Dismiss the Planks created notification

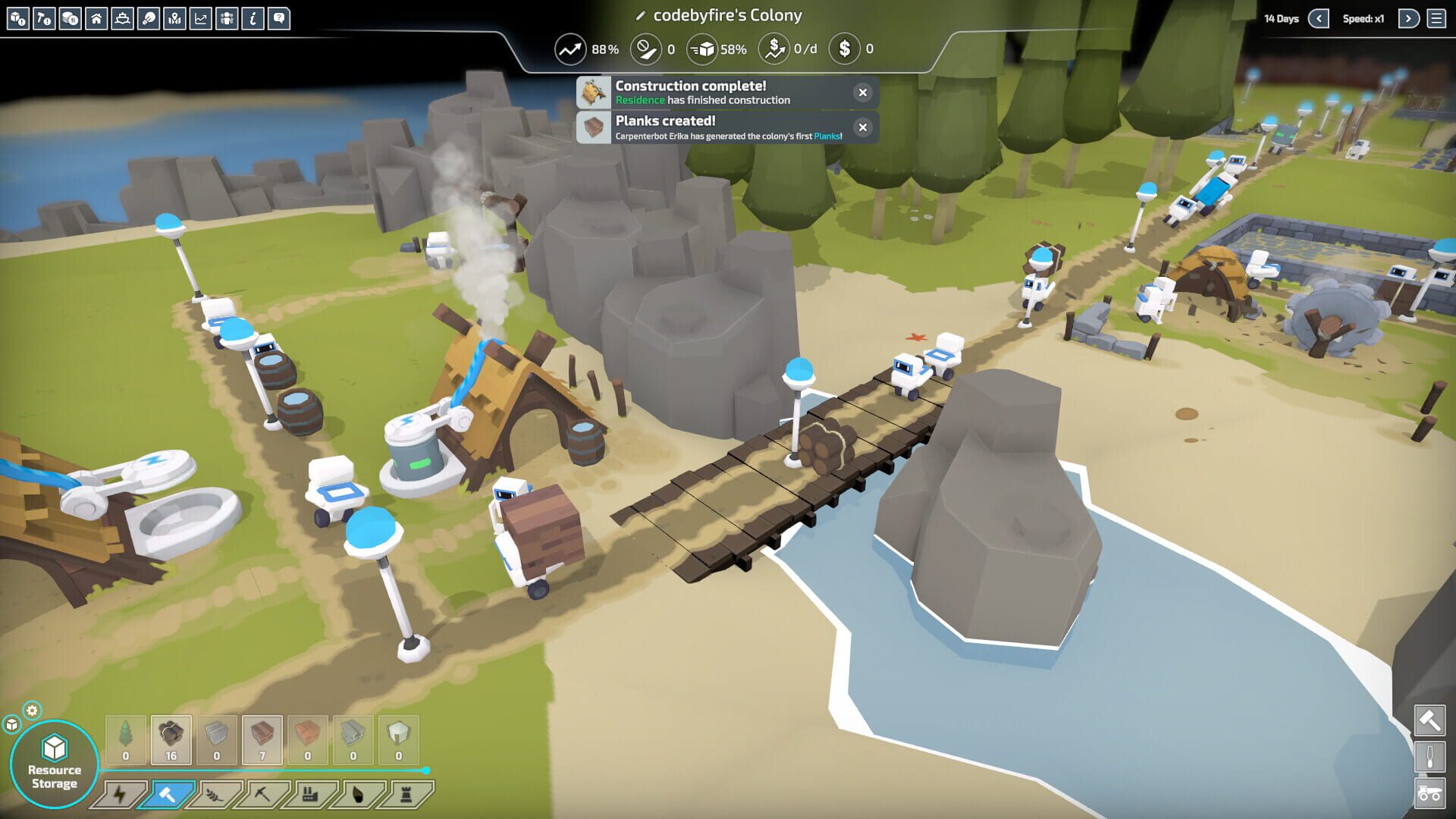(862, 127)
